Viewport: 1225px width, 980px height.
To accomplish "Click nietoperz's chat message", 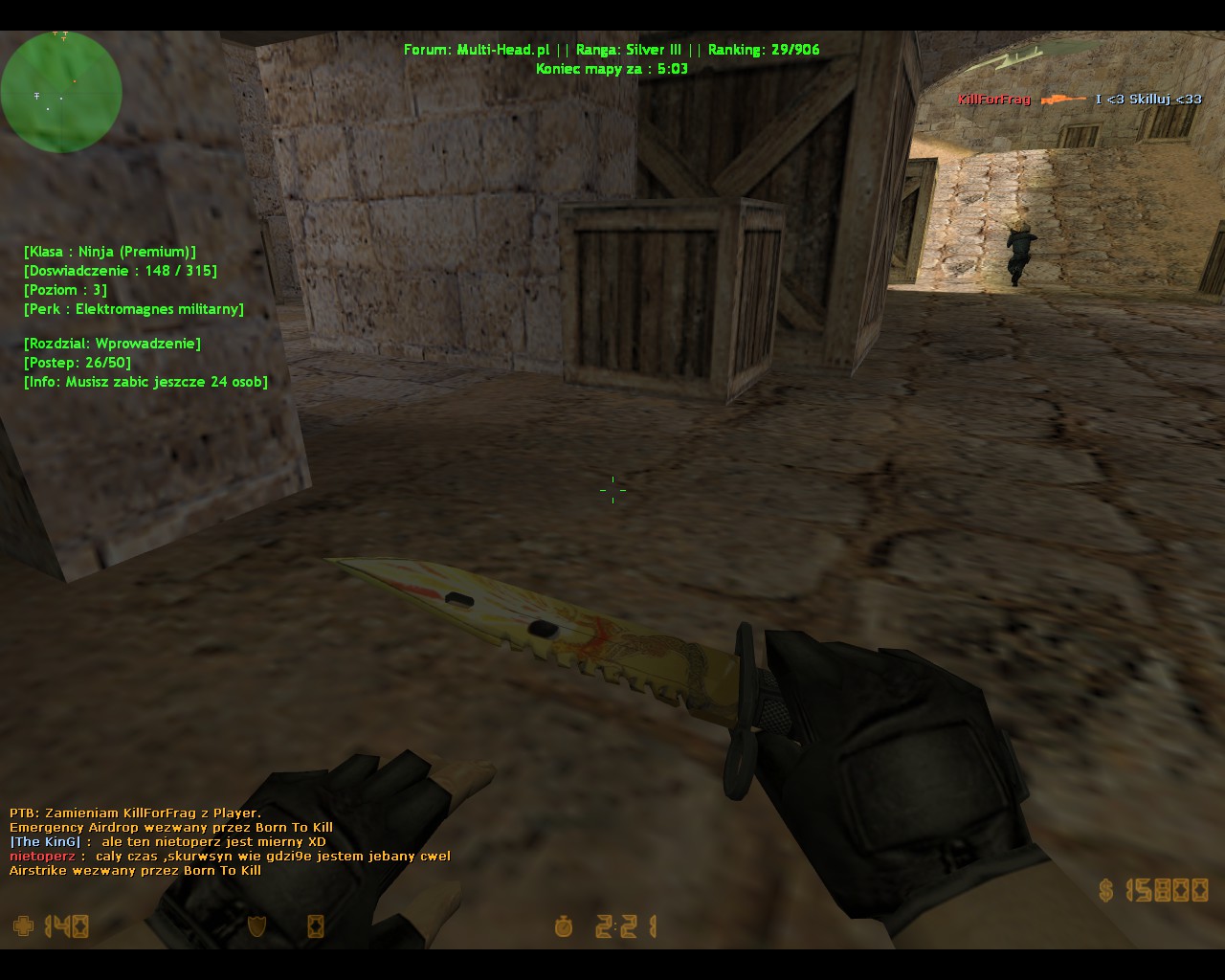I will [x=230, y=857].
